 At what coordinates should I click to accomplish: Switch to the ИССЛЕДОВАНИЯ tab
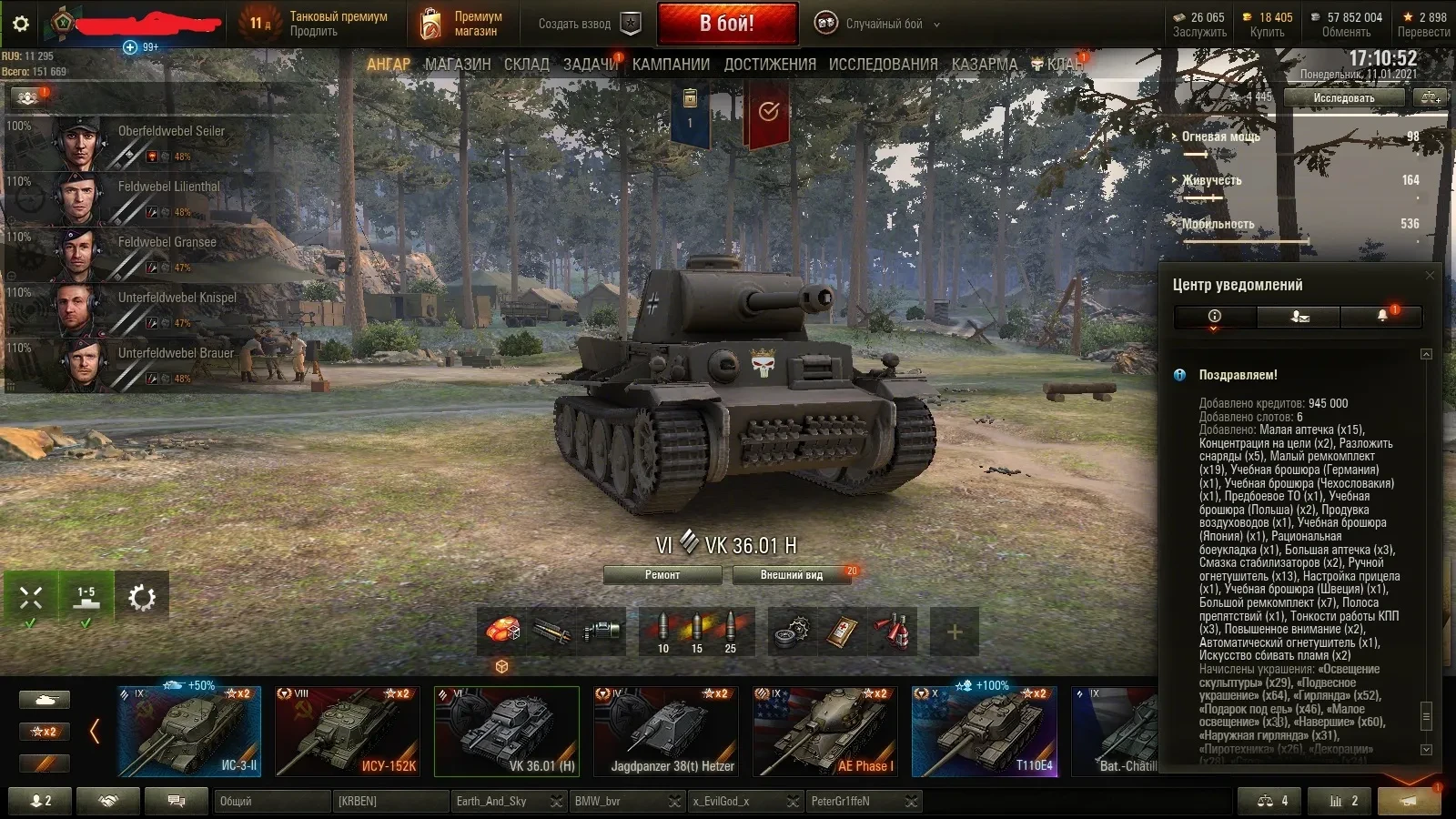883,65
